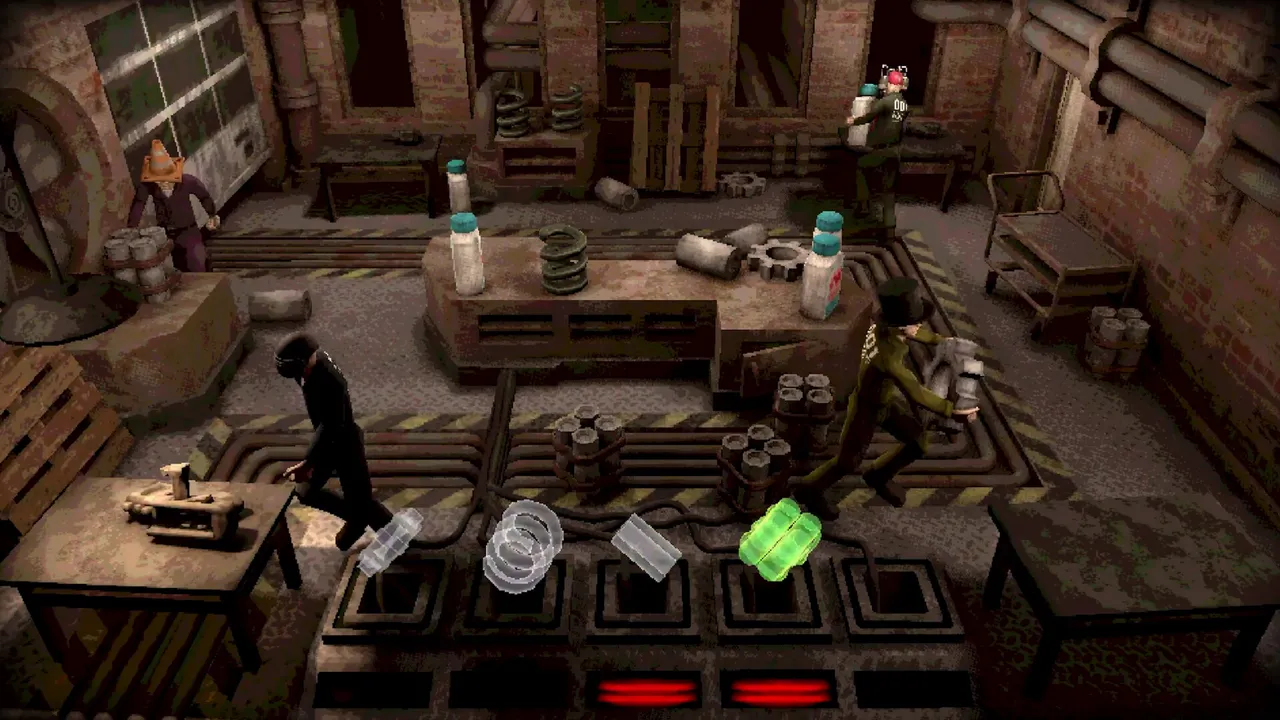The height and width of the screenshot is (720, 1280).
Task: Select the translucent coil spring indicator
Action: point(523,544)
